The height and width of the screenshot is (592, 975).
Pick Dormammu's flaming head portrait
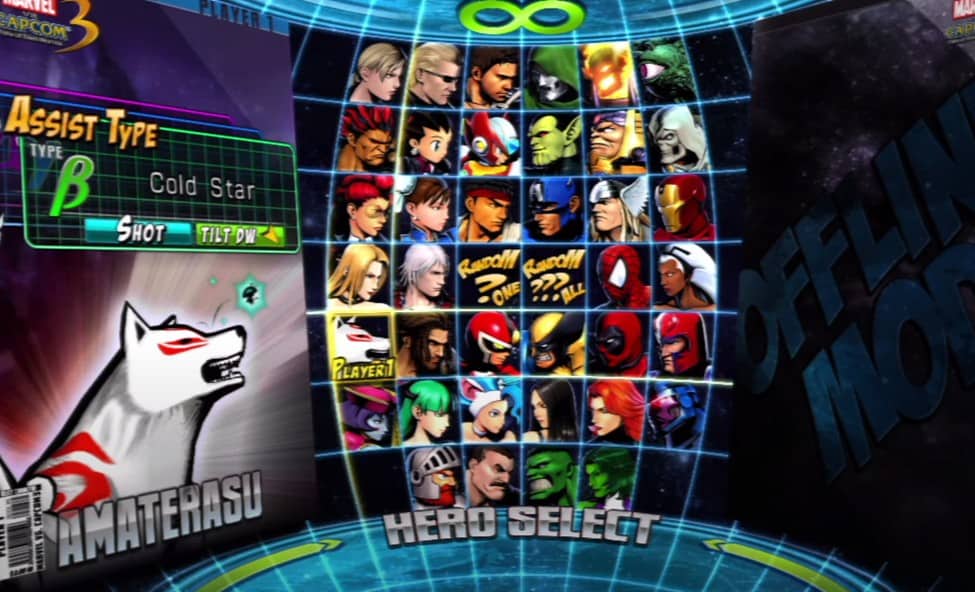tap(610, 72)
